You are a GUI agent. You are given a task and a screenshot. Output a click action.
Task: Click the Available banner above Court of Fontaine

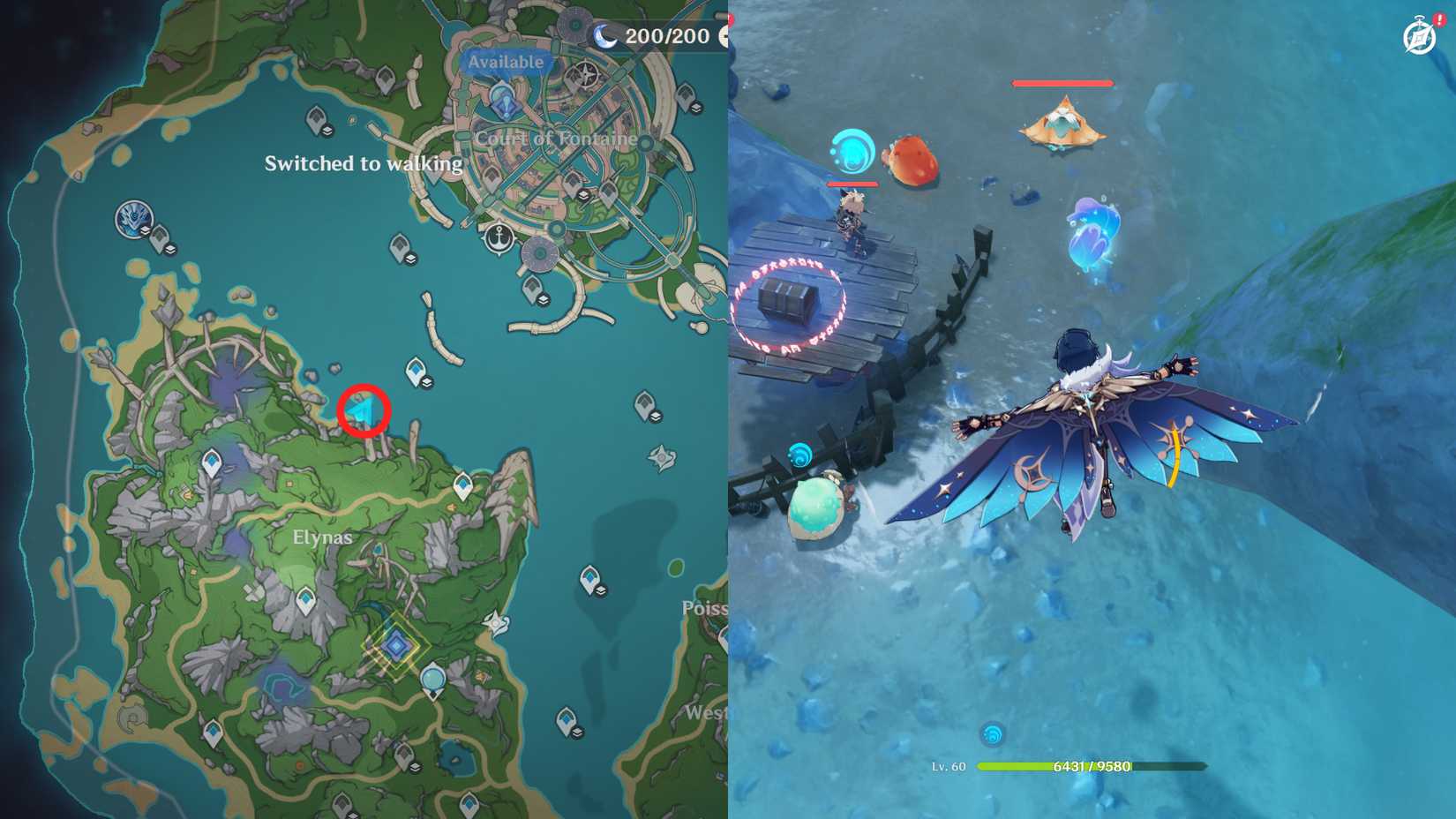pyautogui.click(x=506, y=62)
